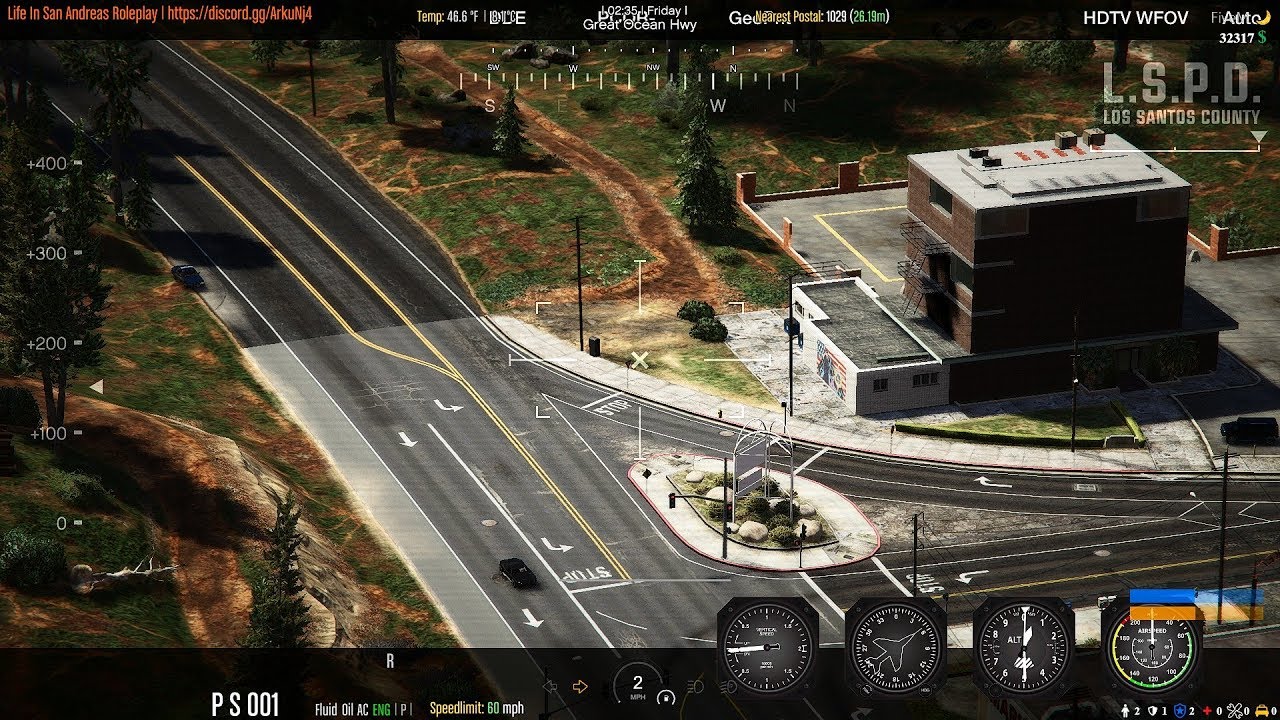Toggle the orange right turn signal arrow
The image size is (1280, 720).
580,687
